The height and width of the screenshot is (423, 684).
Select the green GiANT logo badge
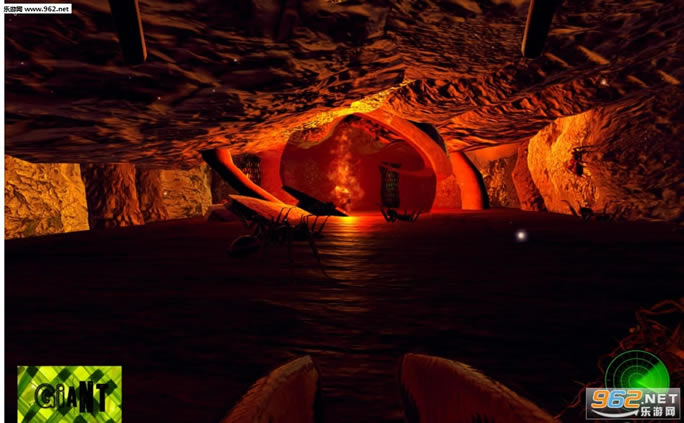click(69, 393)
